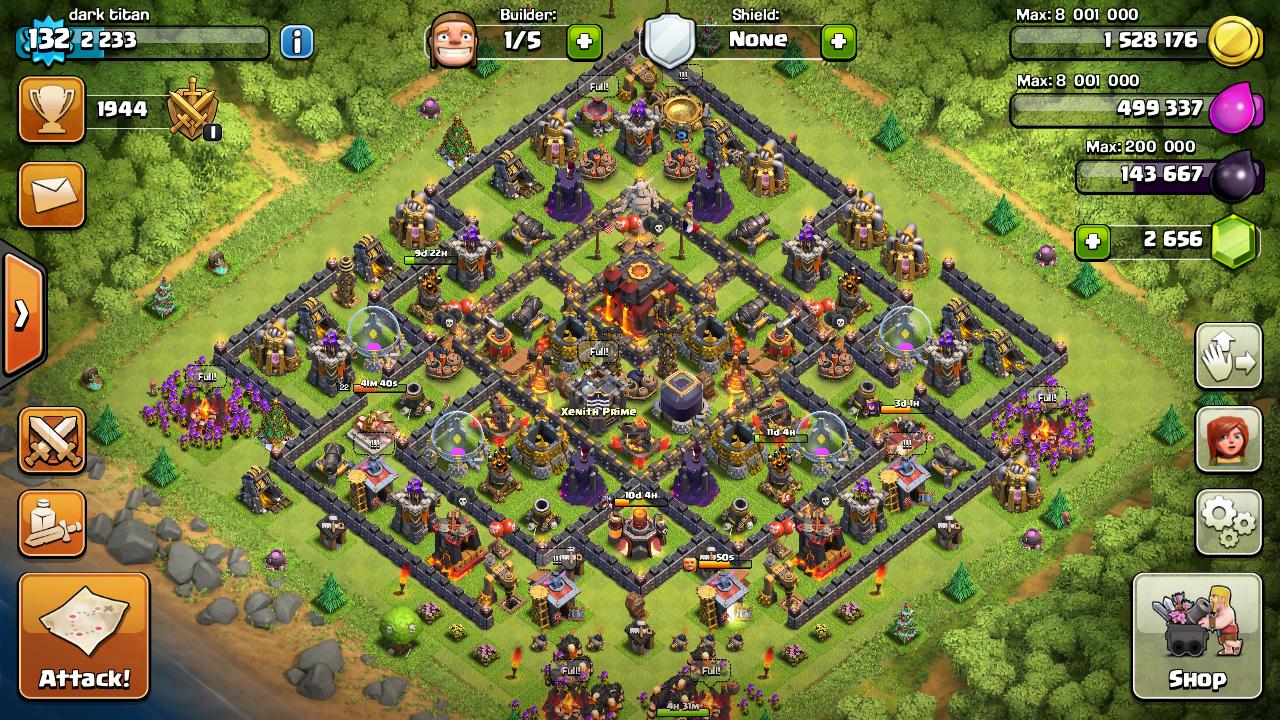Toggle the layout edit hand button
The image size is (1280, 720).
(1228, 356)
